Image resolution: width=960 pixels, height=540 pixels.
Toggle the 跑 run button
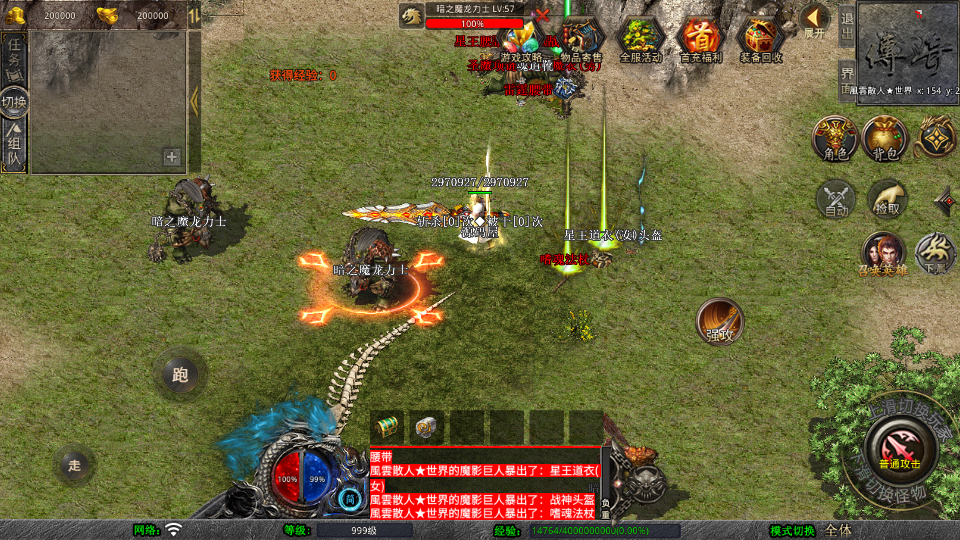tap(180, 374)
